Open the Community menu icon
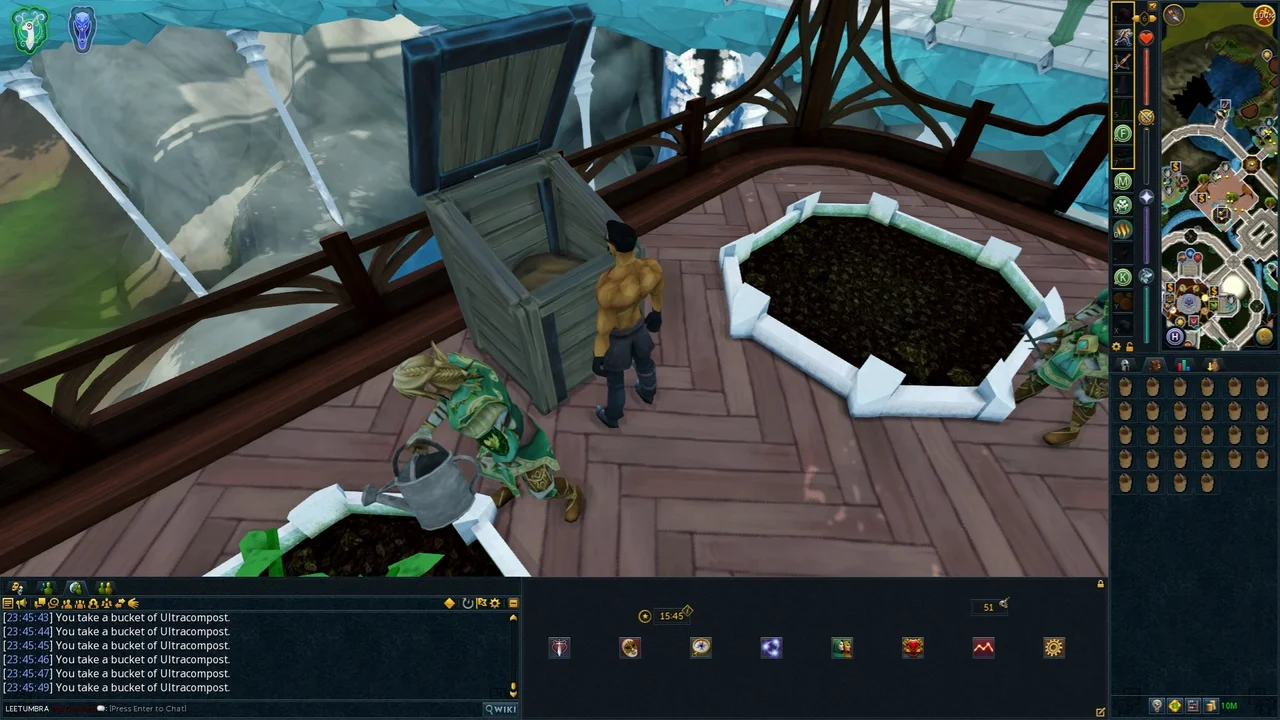The image size is (1280, 720). [842, 648]
